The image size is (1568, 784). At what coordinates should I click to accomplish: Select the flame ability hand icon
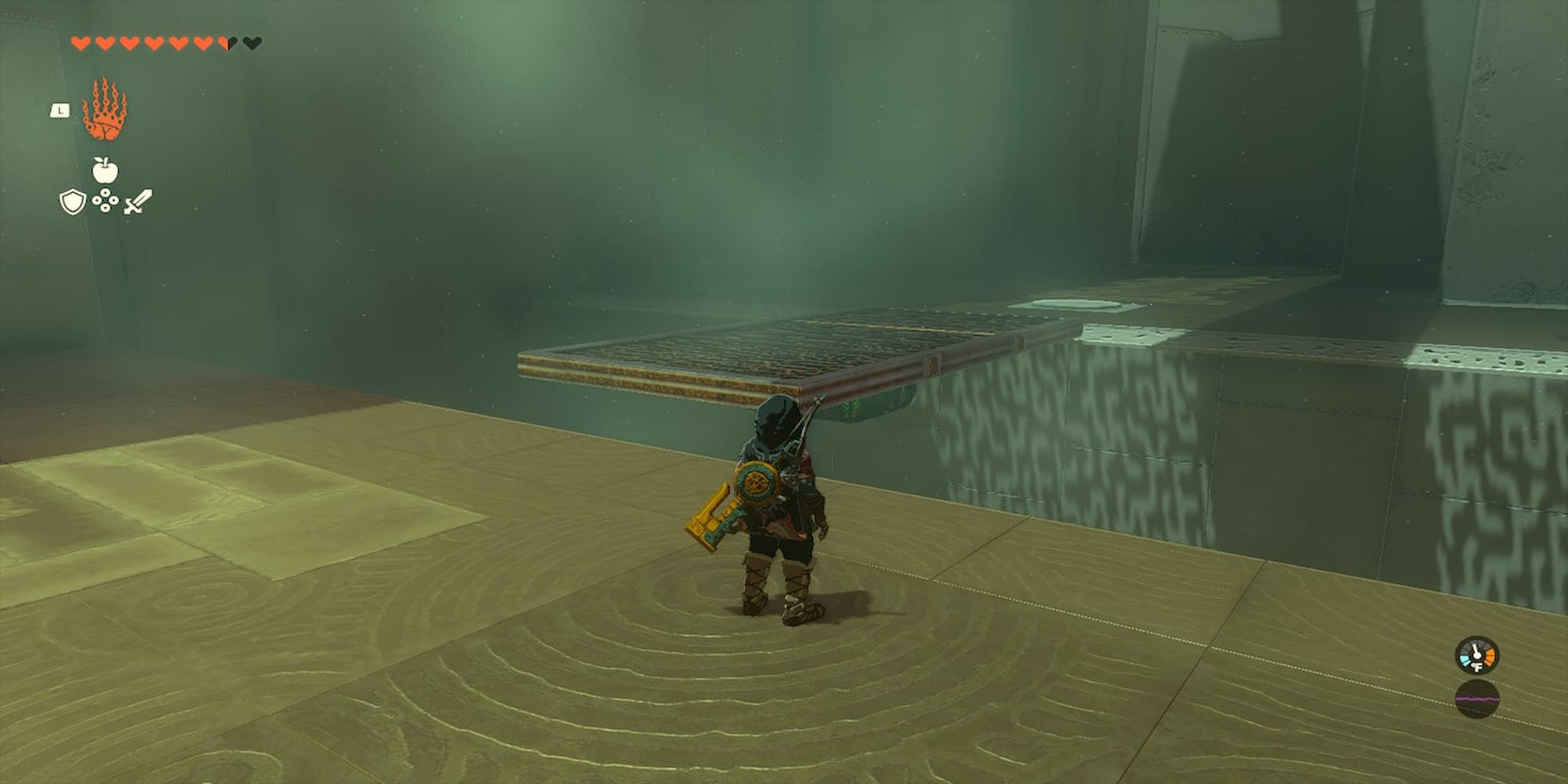(x=104, y=108)
